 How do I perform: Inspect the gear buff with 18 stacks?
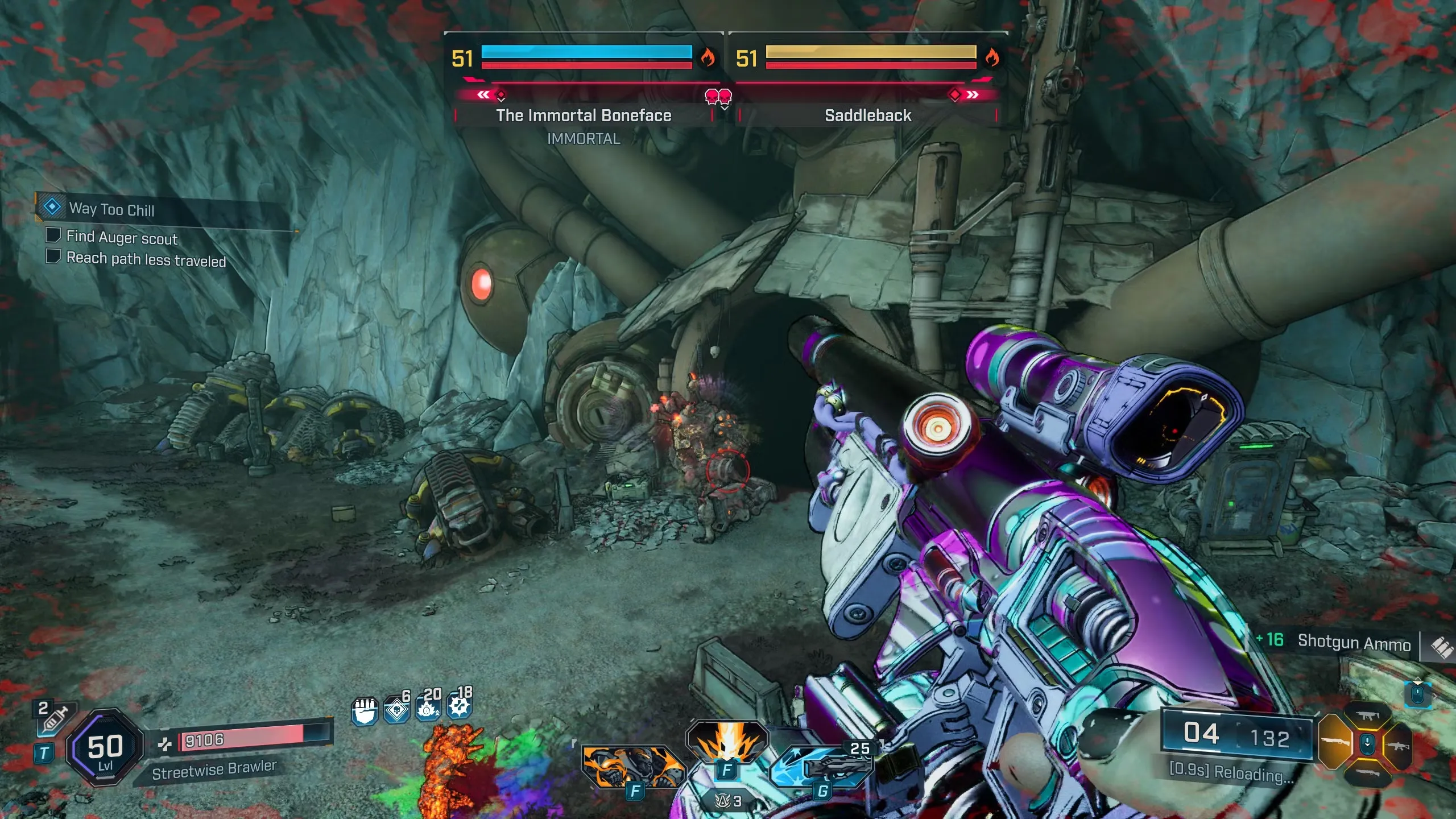click(459, 706)
